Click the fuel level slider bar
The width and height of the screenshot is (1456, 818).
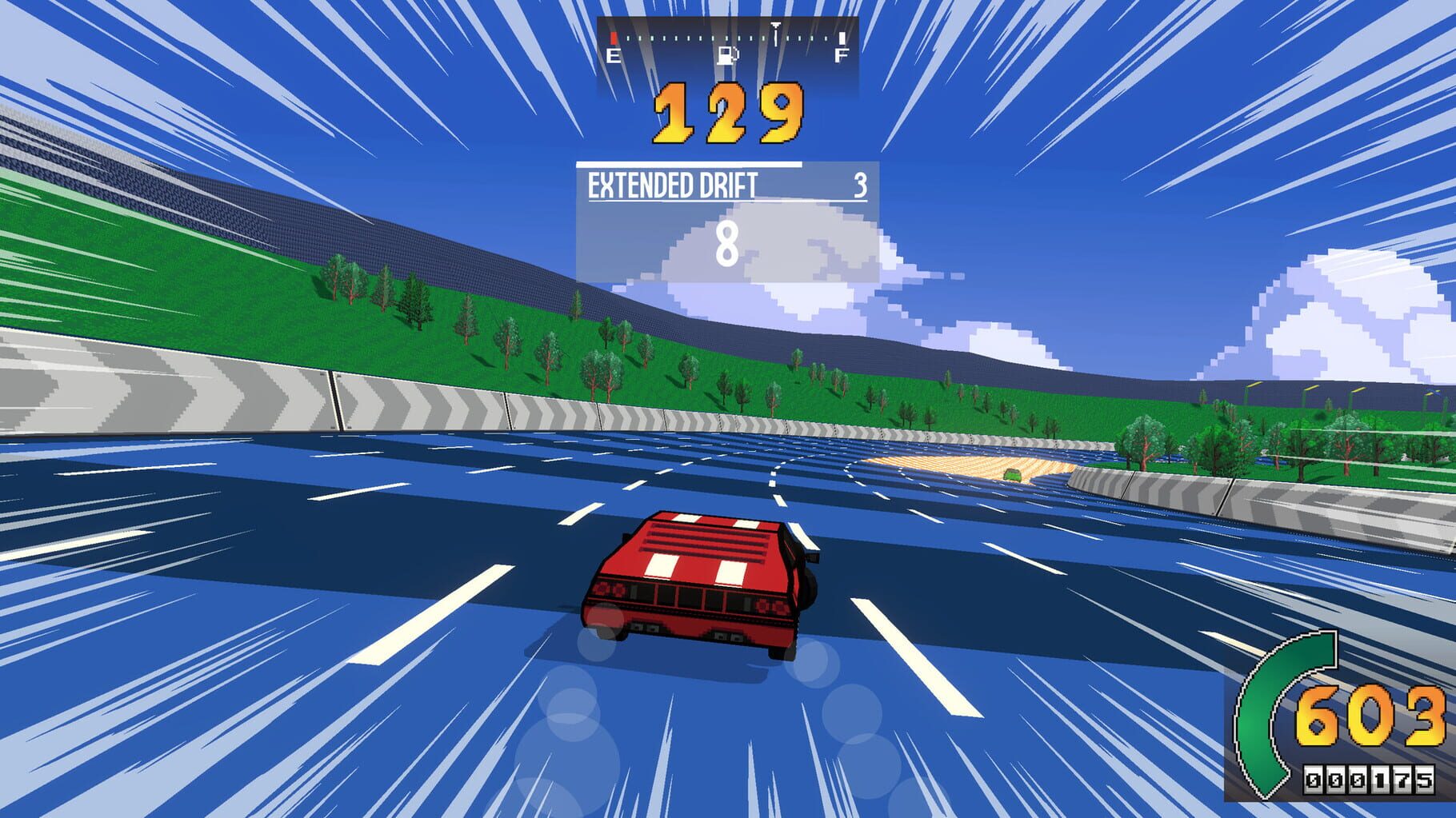(728, 37)
